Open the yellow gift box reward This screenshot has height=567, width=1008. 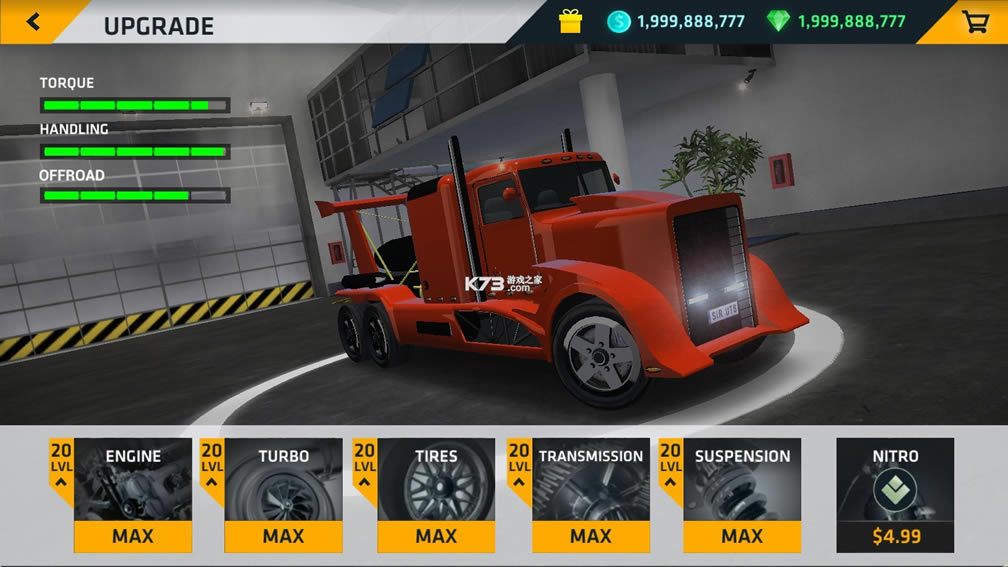click(x=570, y=21)
